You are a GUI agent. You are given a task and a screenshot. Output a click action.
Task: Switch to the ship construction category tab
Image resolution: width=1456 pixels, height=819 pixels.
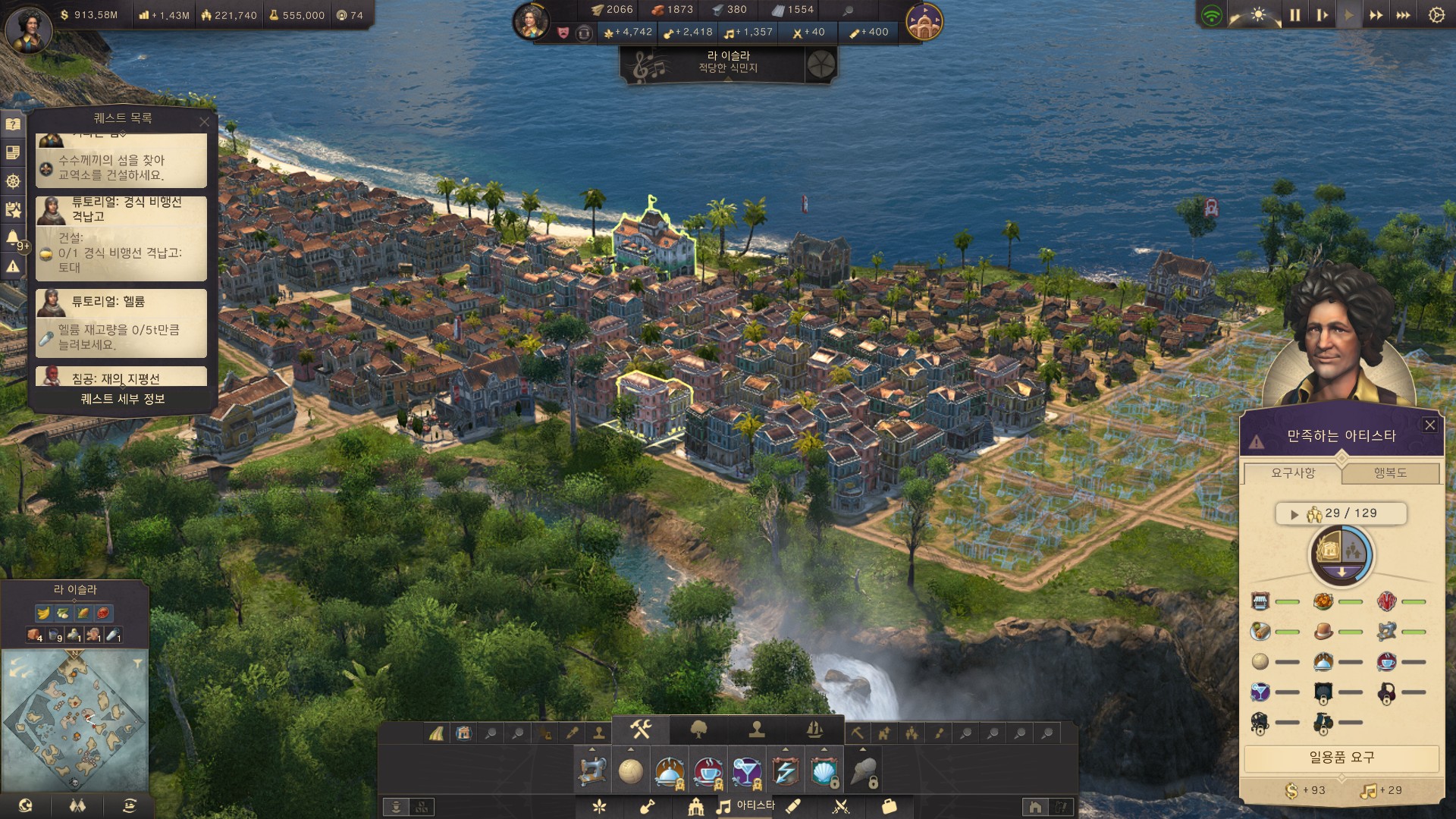pos(814,730)
